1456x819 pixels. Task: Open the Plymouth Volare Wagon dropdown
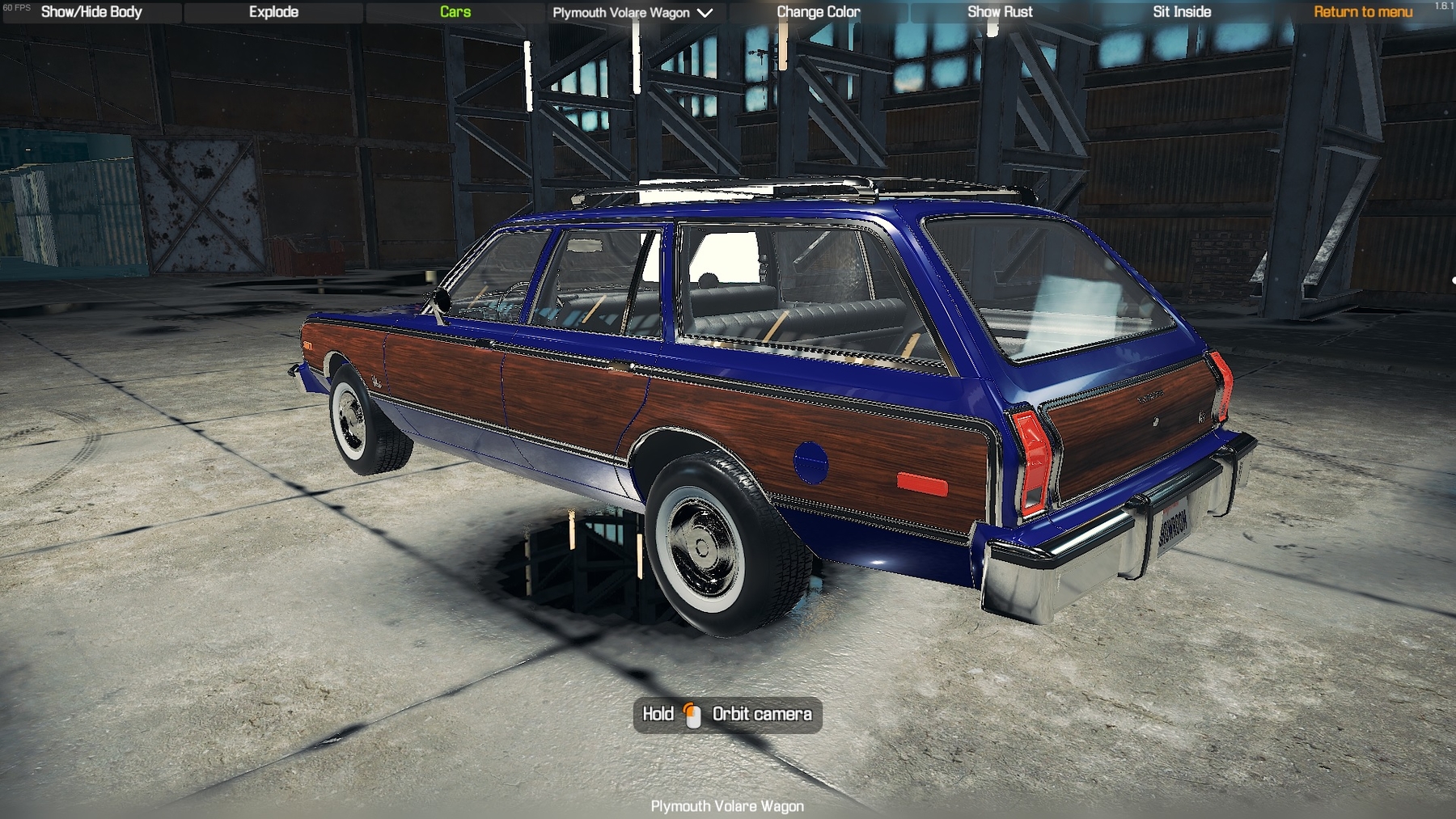[633, 13]
